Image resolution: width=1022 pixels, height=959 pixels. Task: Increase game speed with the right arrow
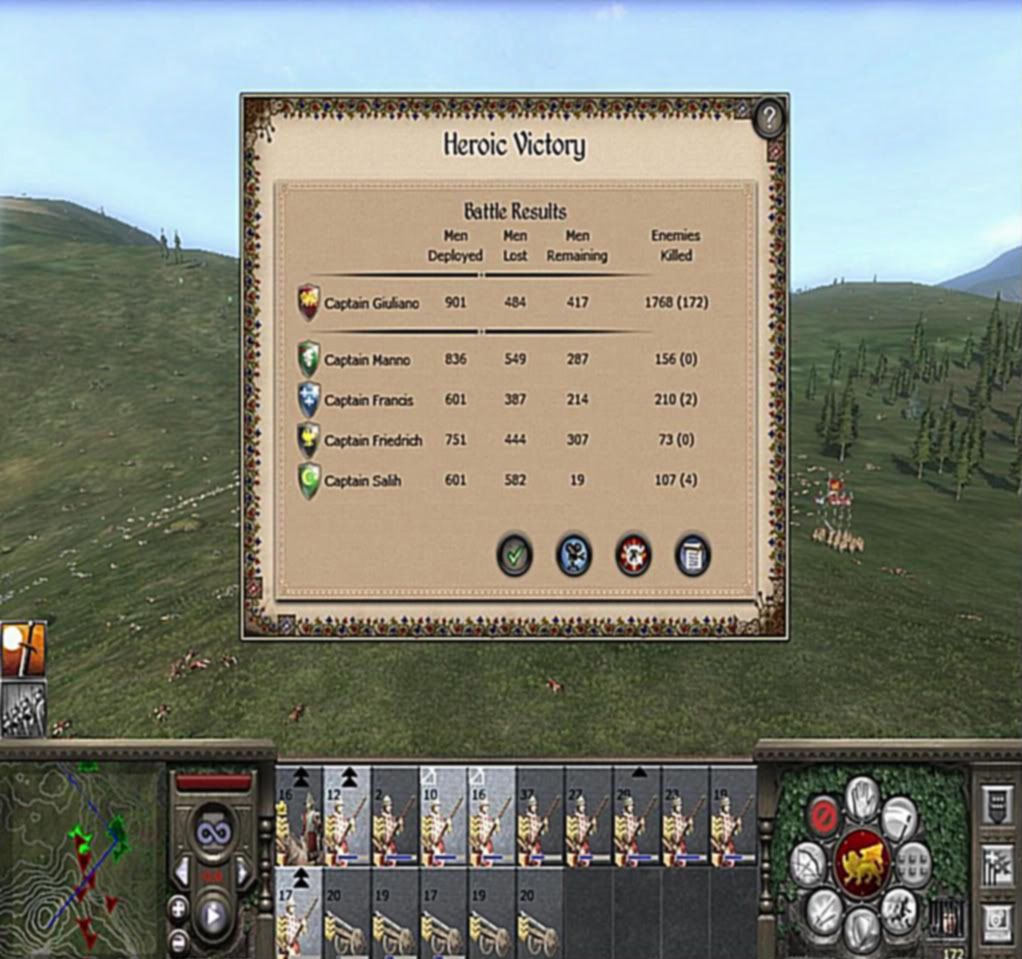coord(243,874)
